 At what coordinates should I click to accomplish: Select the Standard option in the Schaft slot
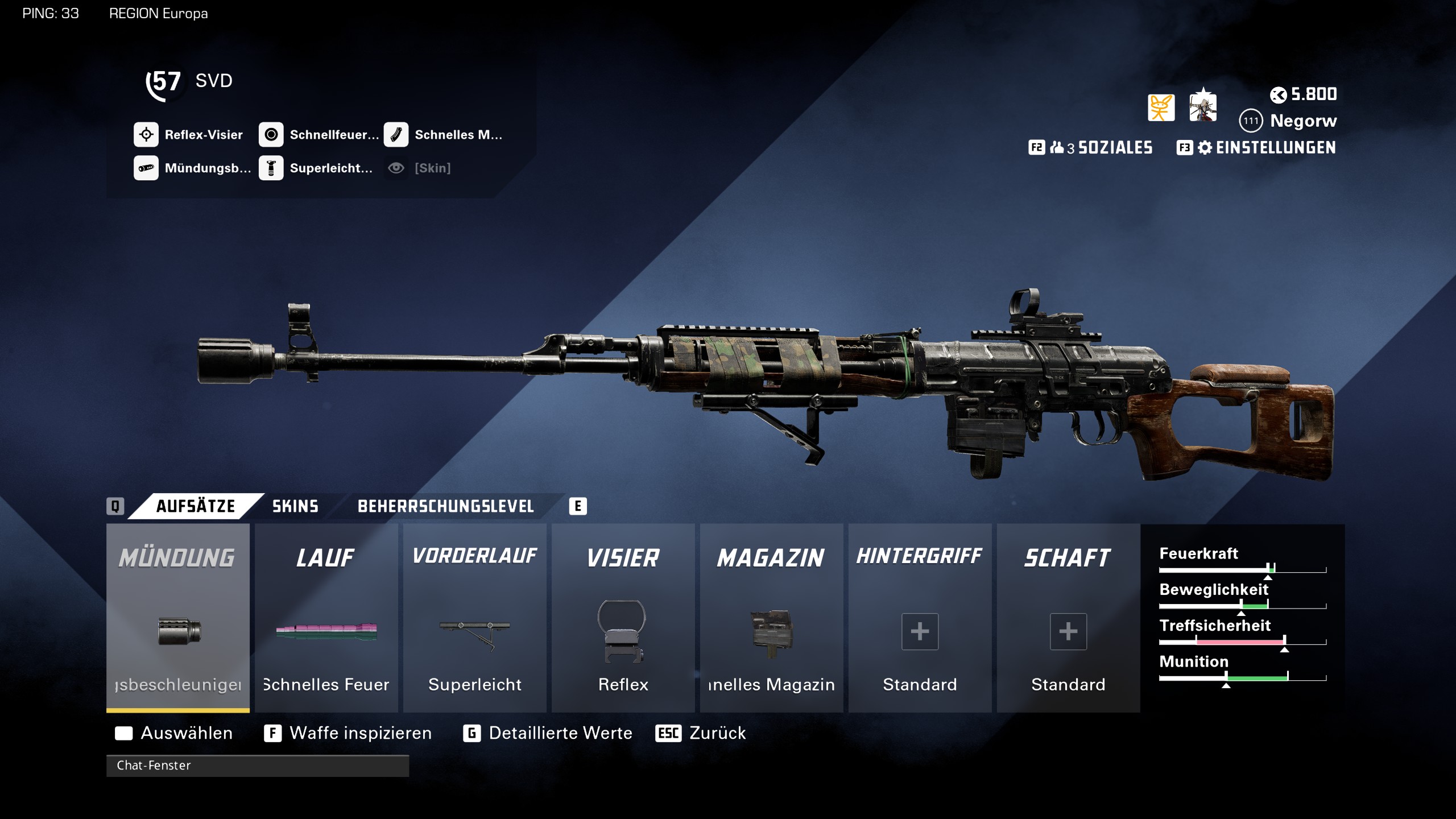(x=1068, y=631)
